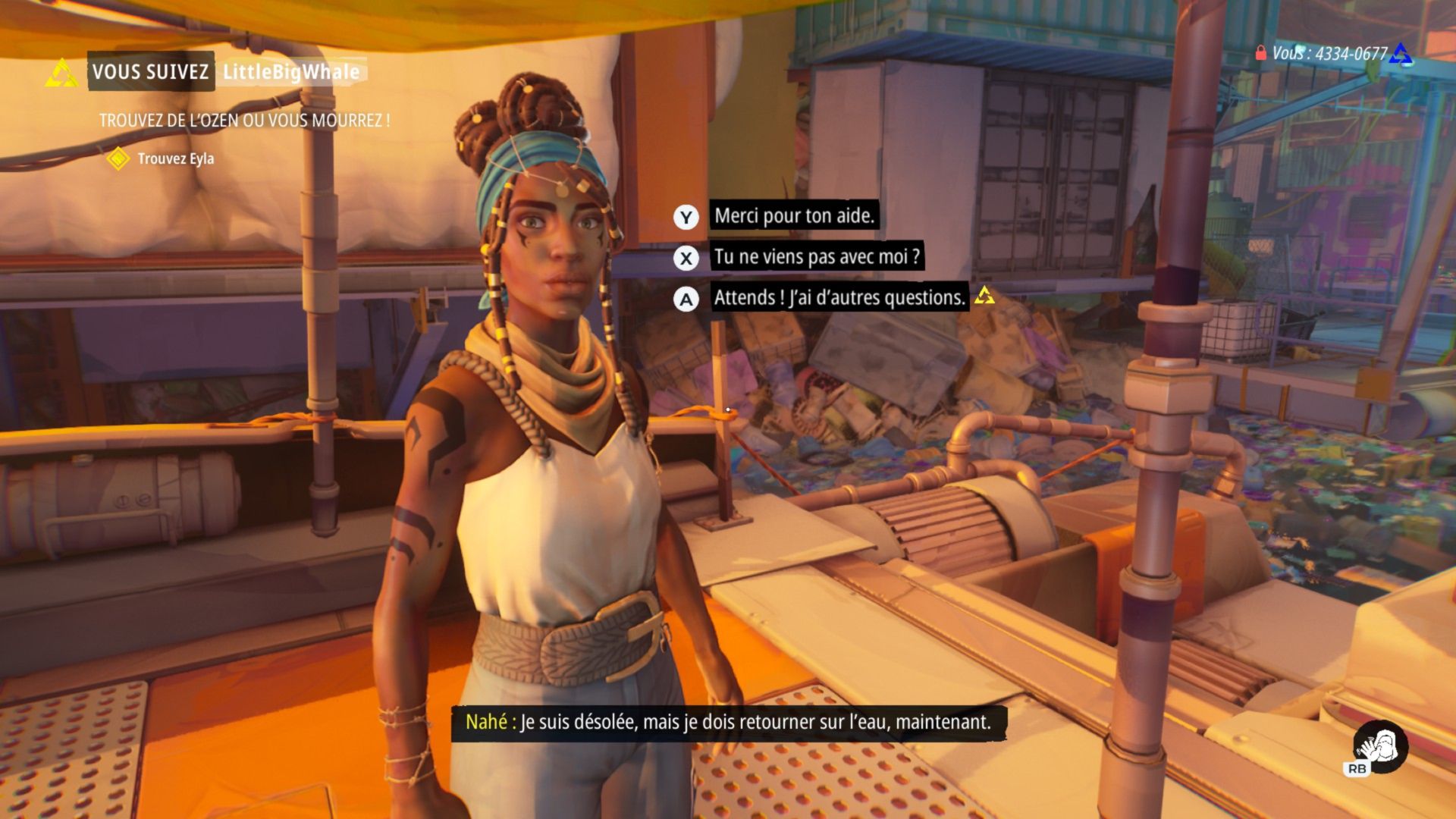
Task: Click the "Vous : 4334-0677" player code
Action: click(1329, 54)
